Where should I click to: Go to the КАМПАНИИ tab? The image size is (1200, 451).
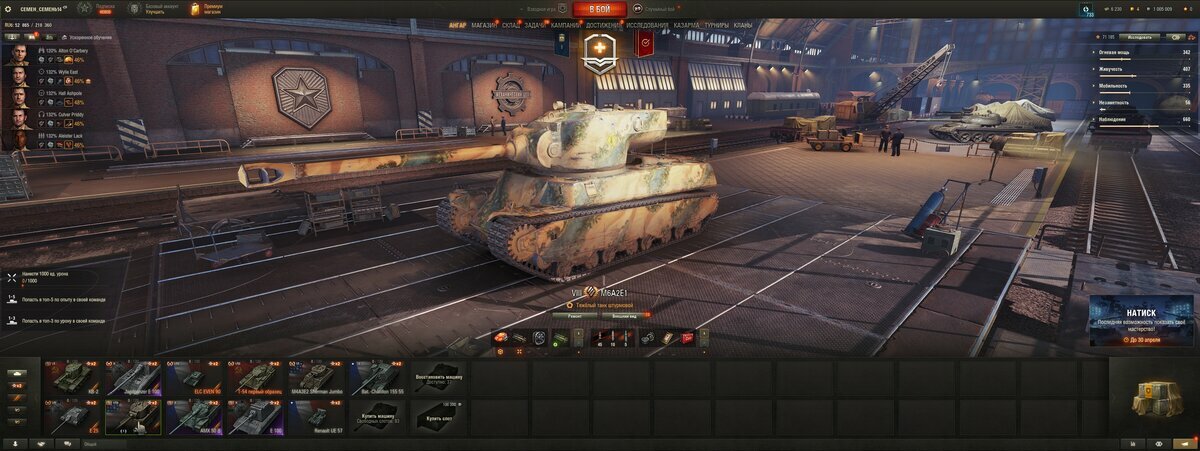coord(565,24)
